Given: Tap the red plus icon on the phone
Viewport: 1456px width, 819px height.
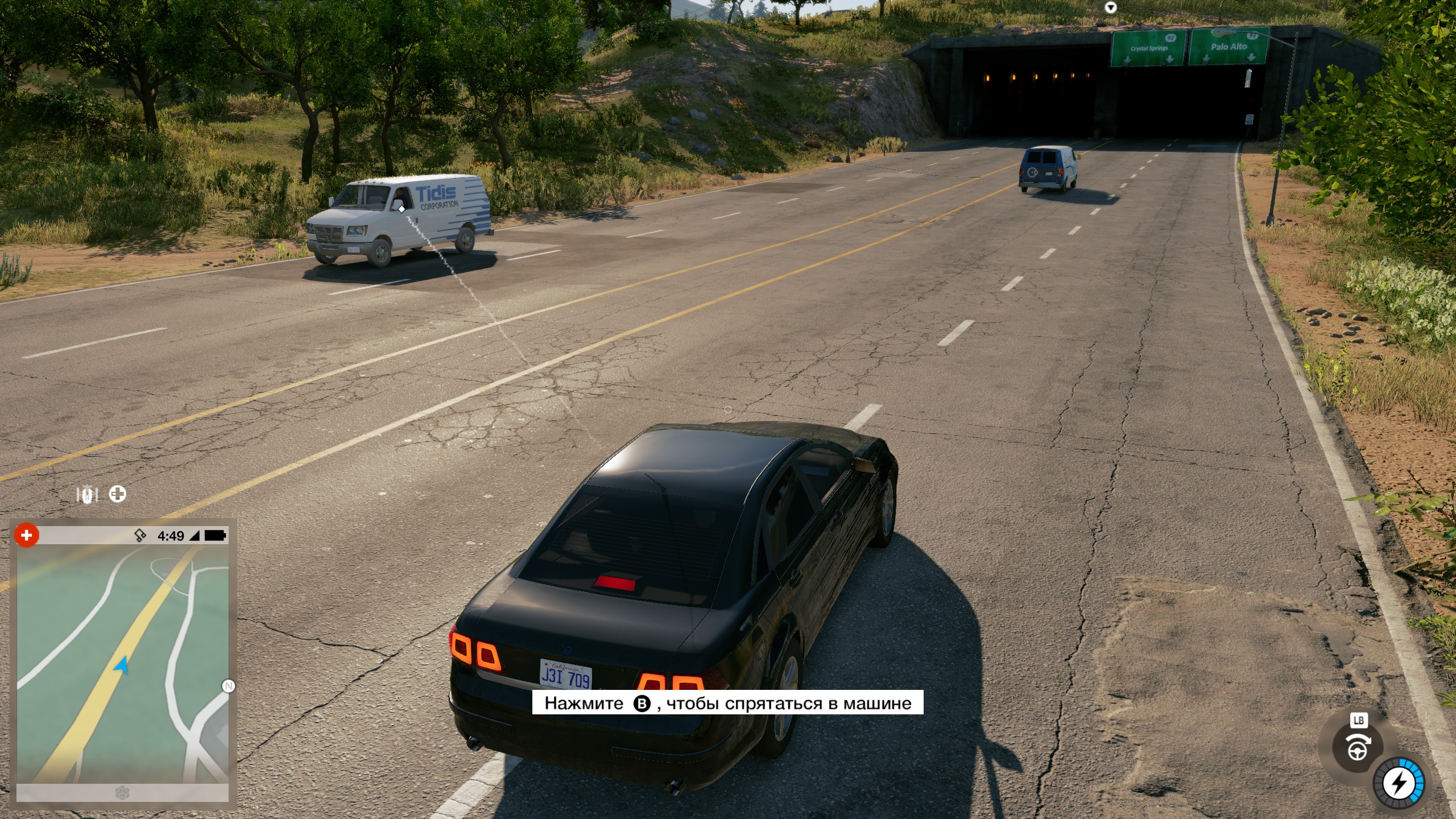Looking at the screenshot, I should point(26,535).
